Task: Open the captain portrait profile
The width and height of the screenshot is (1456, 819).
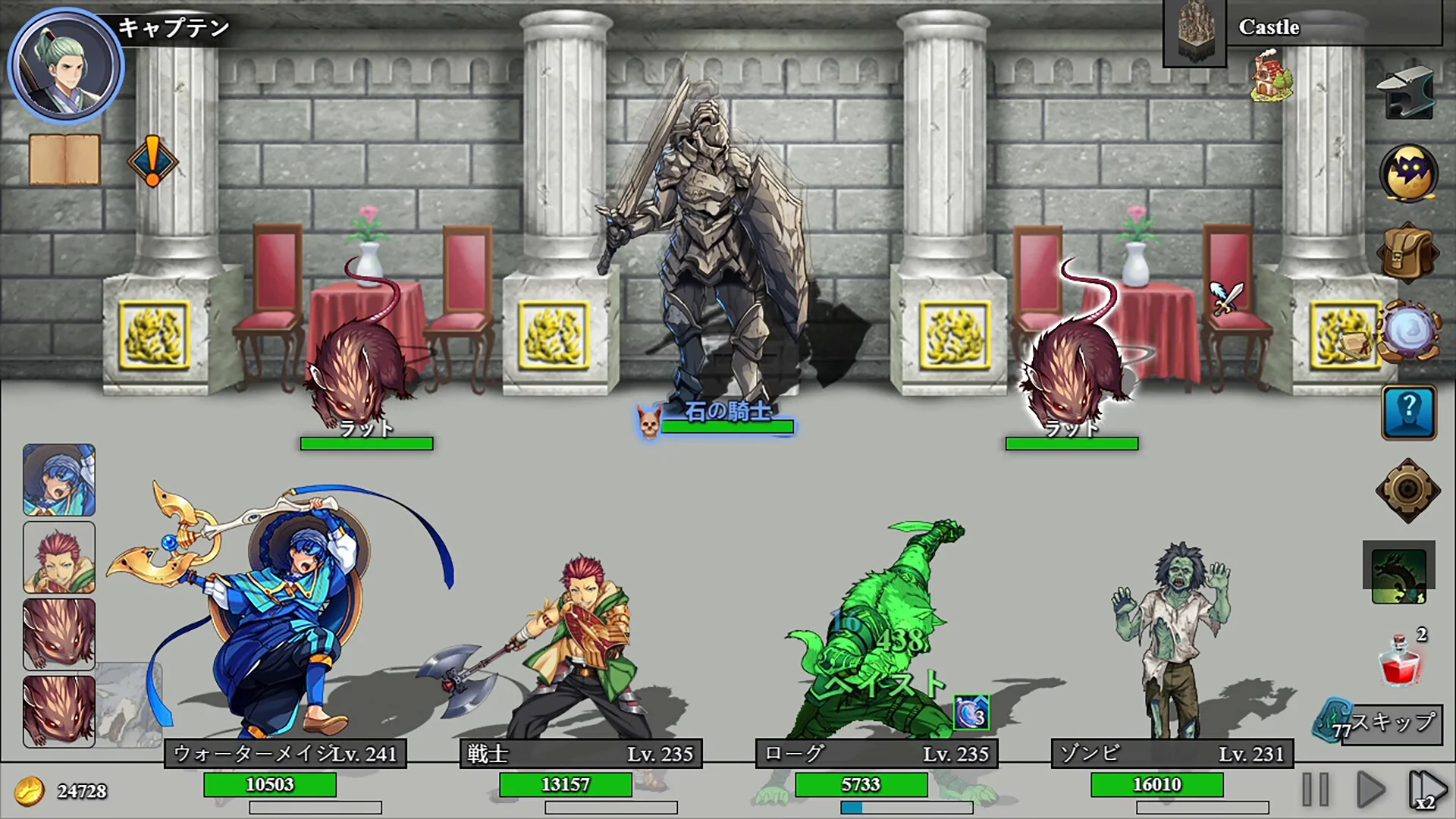Action: tap(65, 66)
